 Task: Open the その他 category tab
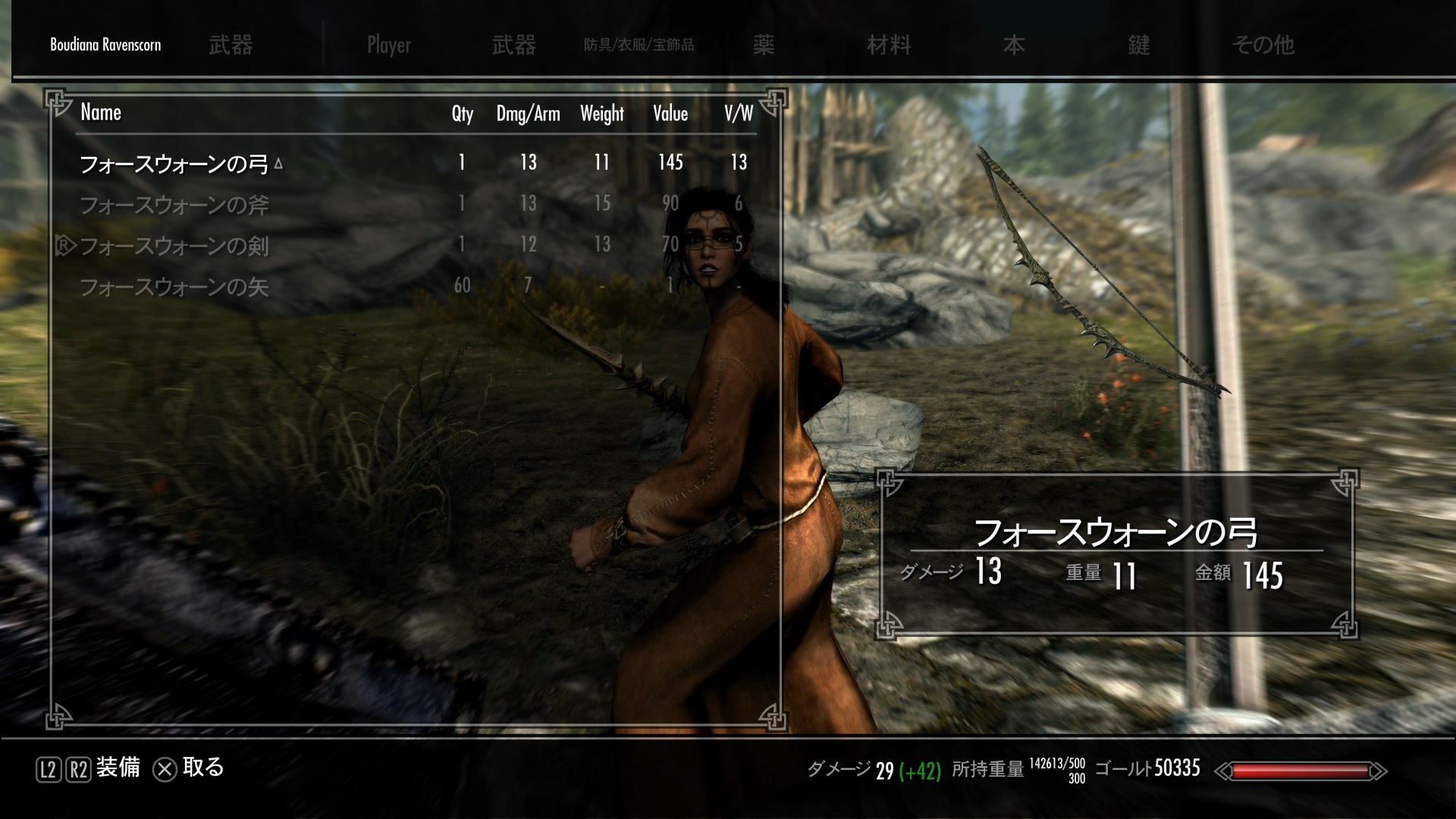tap(1263, 45)
